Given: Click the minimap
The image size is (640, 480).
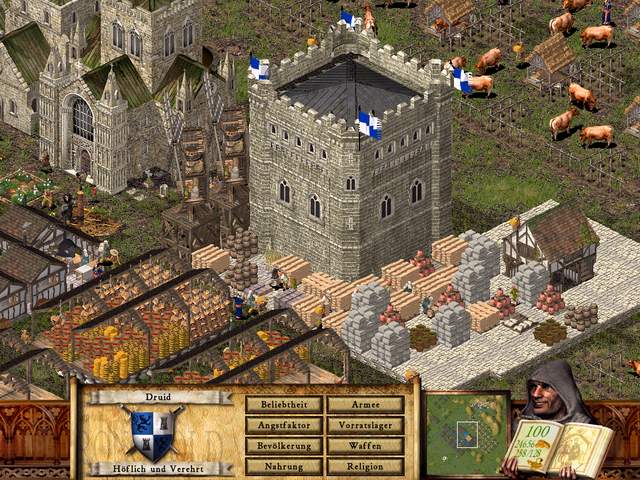Looking at the screenshot, I should click(466, 433).
